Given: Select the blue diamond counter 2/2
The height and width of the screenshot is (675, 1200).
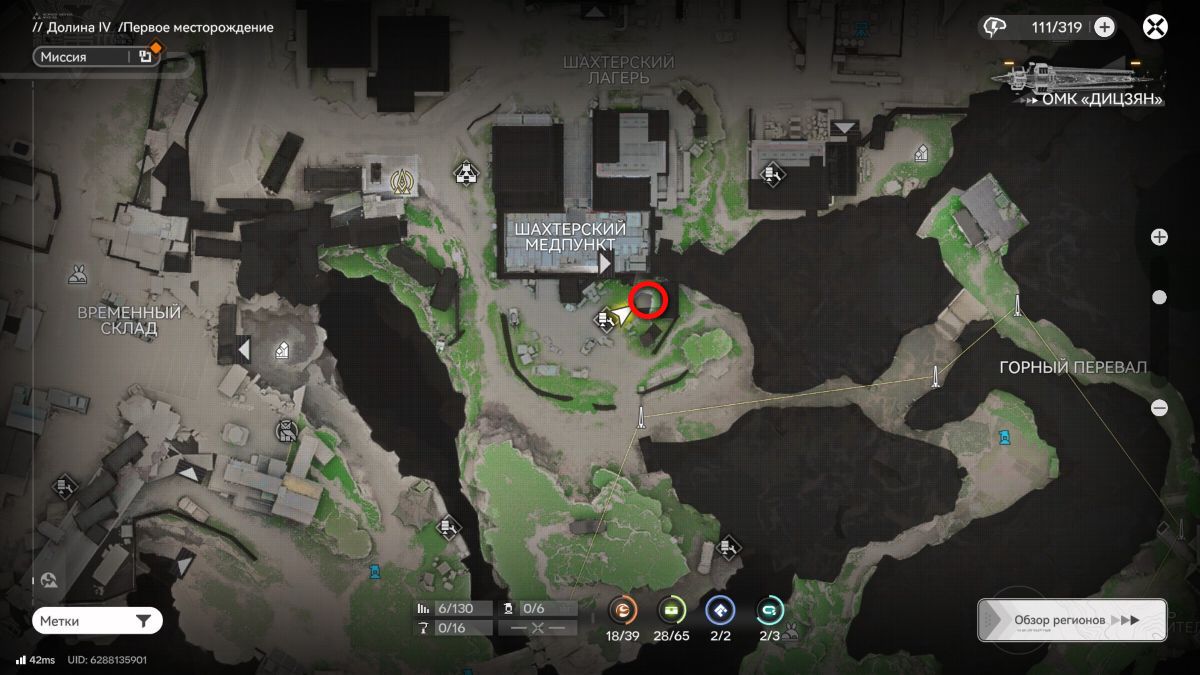Looking at the screenshot, I should 720,609.
